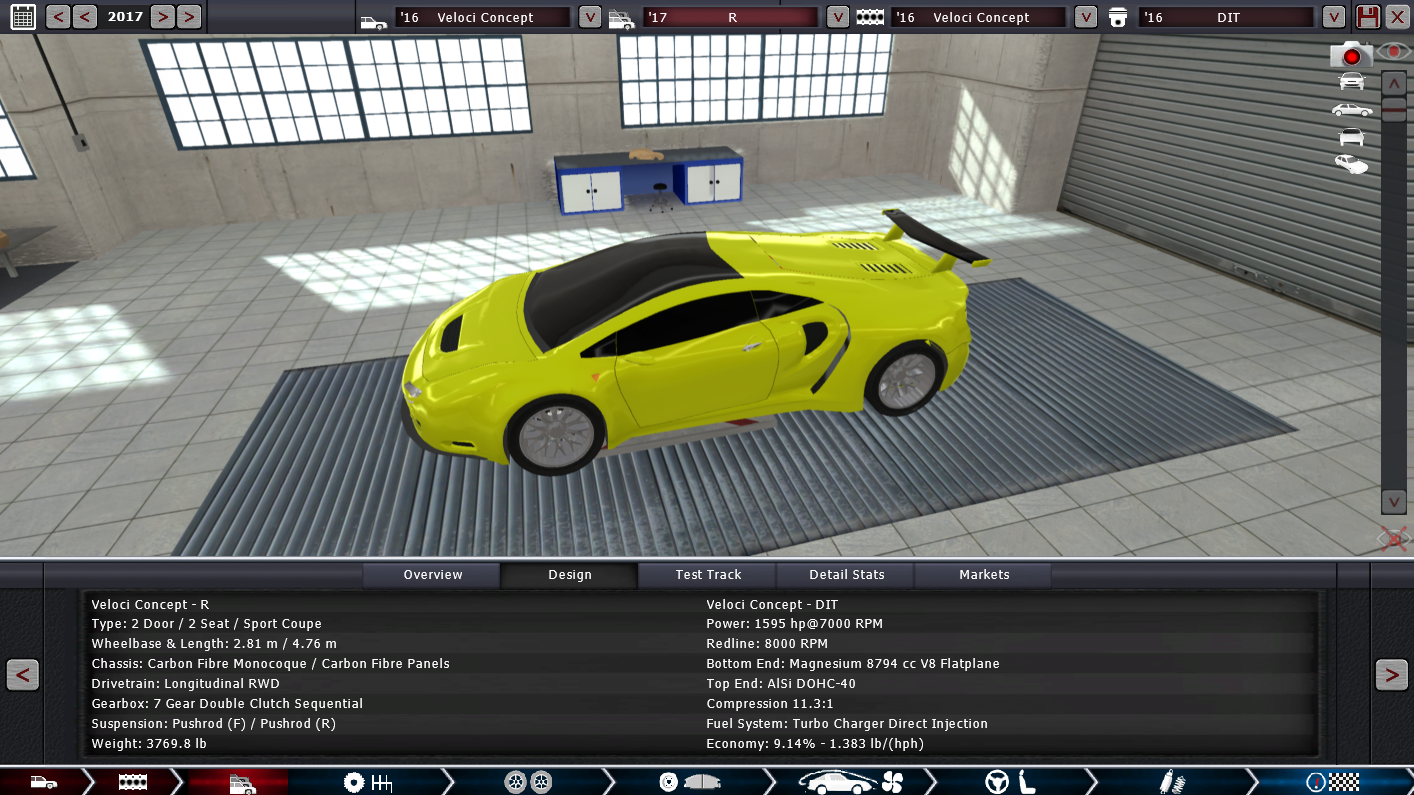The height and width of the screenshot is (795, 1414).
Task: Open the engine variant DIT dropdown
Action: [x=1333, y=17]
